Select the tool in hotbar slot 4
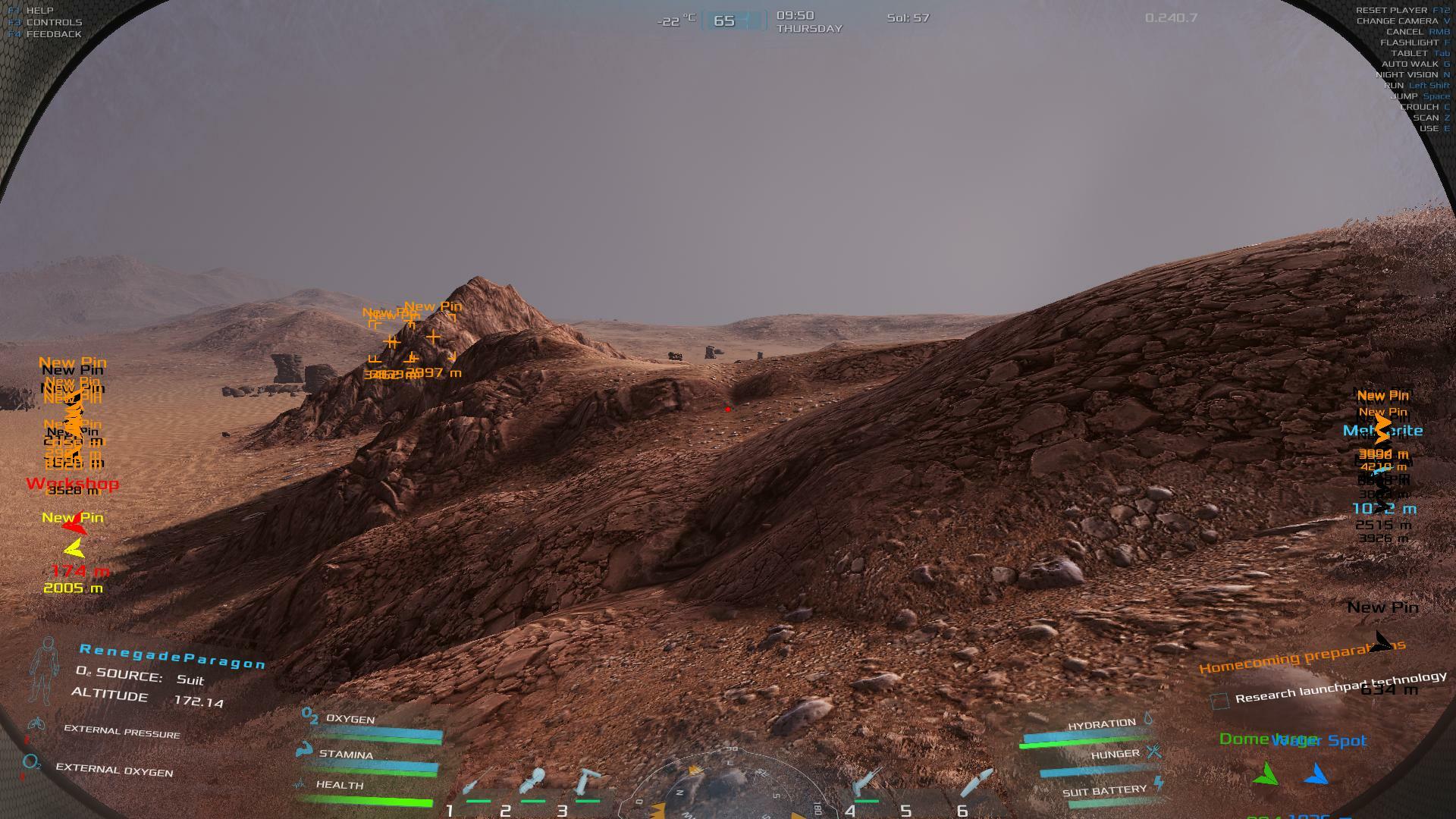Screen dimensions: 1456x819 [x=866, y=783]
